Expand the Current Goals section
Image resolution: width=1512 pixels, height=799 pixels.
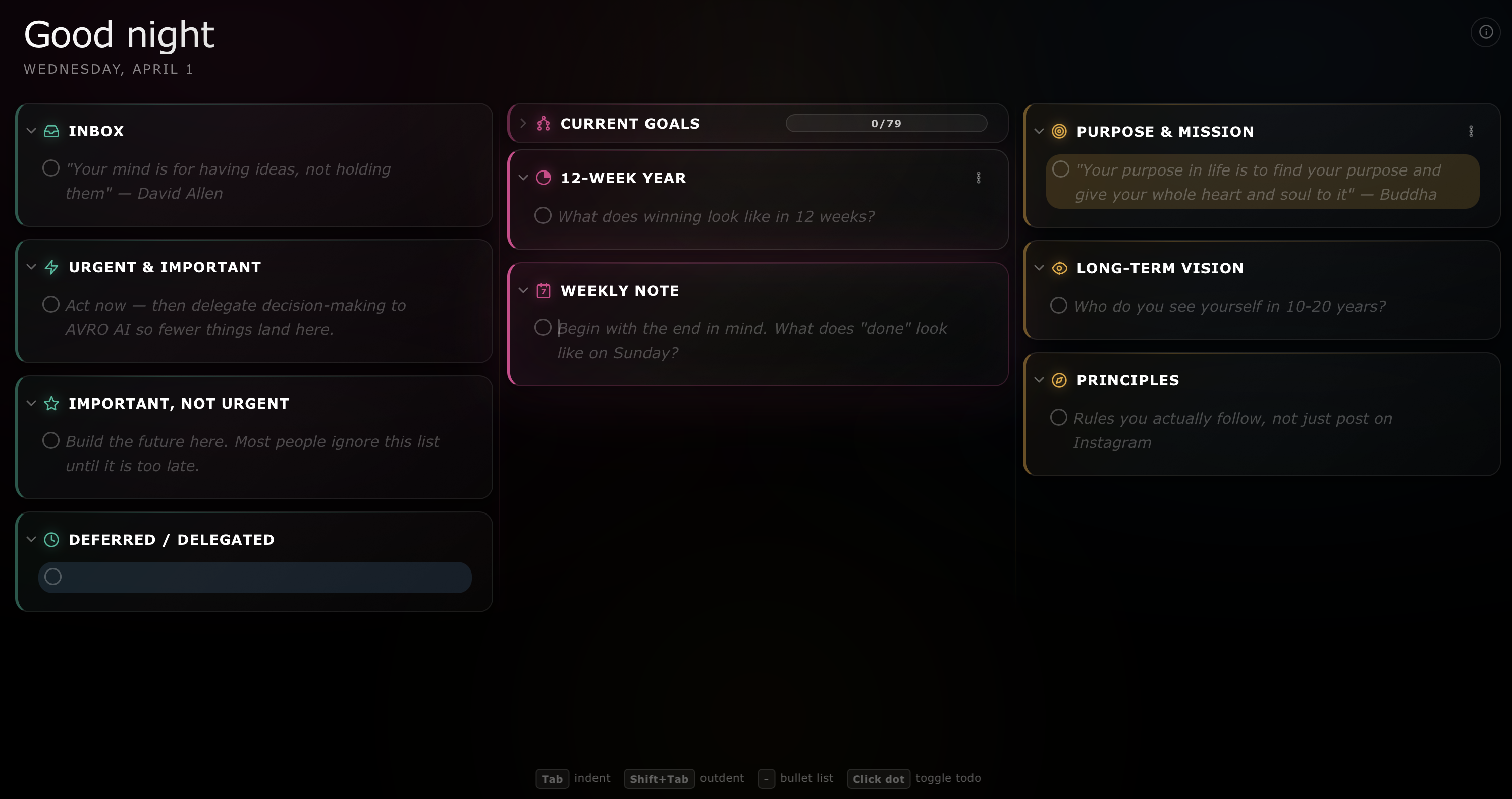click(523, 123)
